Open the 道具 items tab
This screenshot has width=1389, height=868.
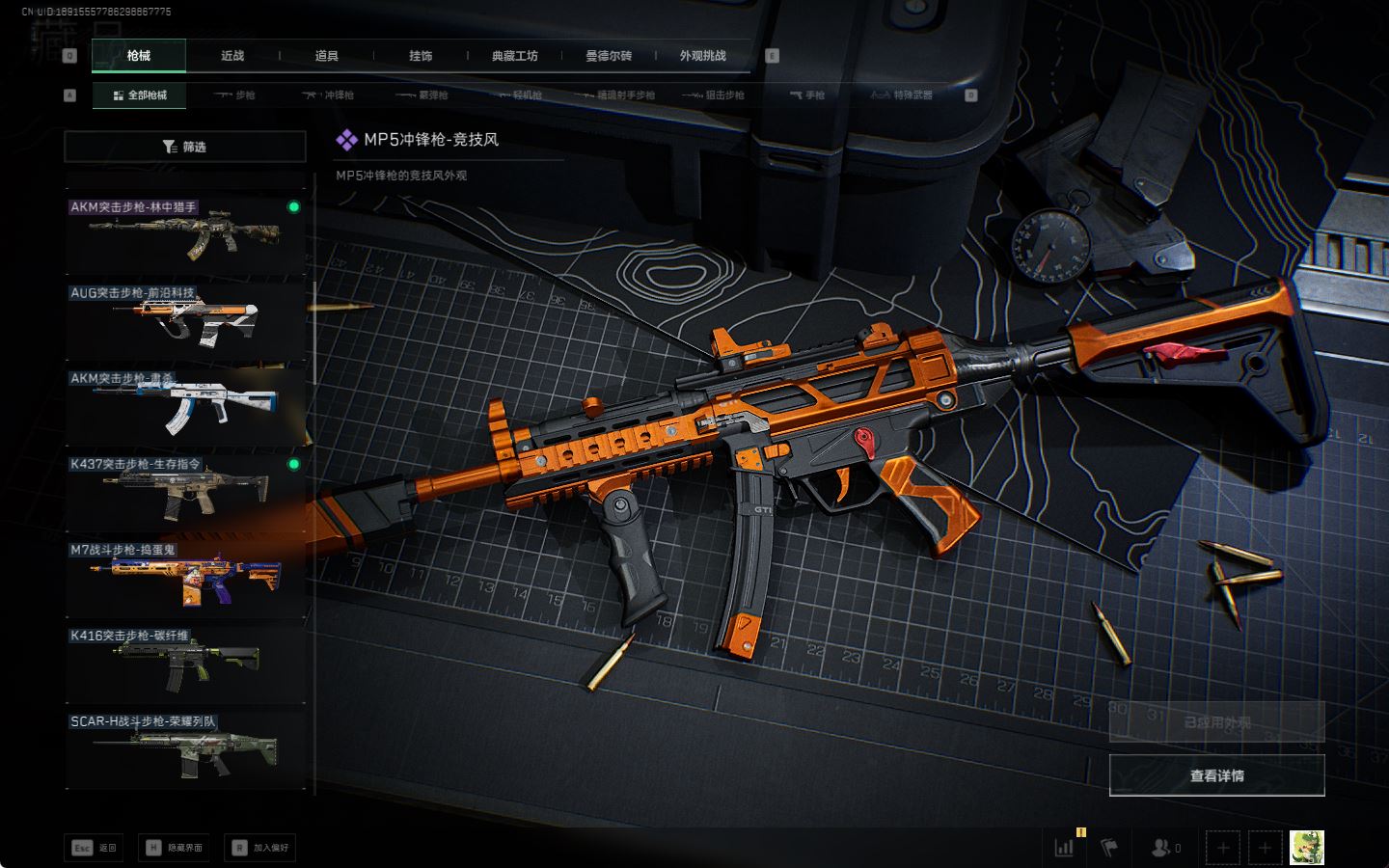(x=326, y=56)
